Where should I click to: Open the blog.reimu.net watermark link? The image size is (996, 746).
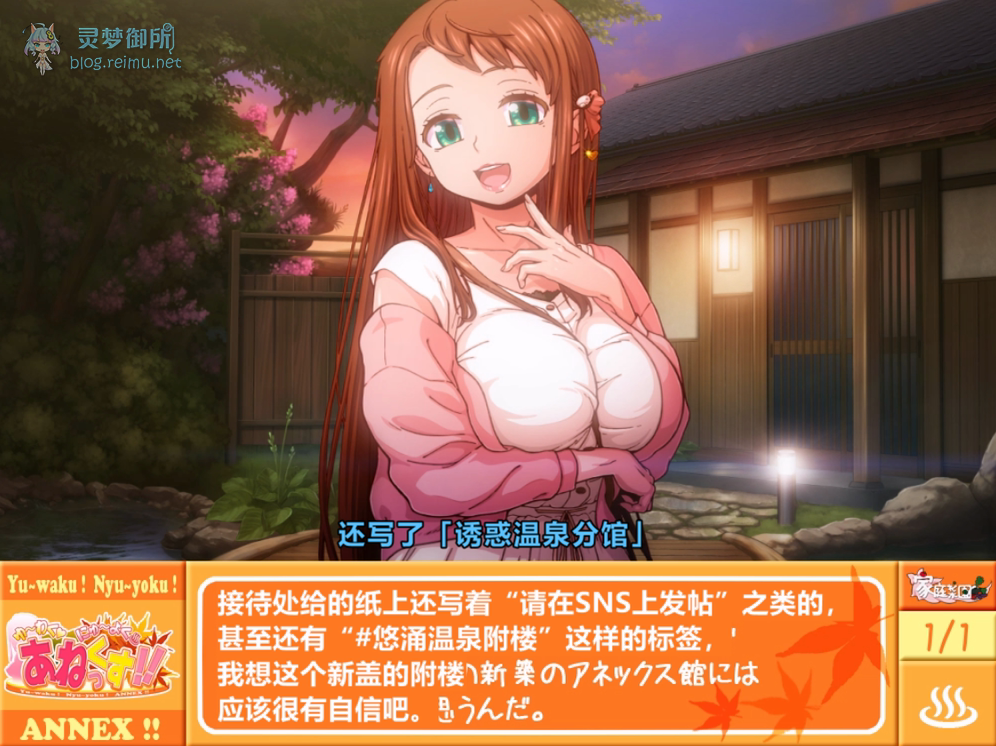click(x=125, y=62)
